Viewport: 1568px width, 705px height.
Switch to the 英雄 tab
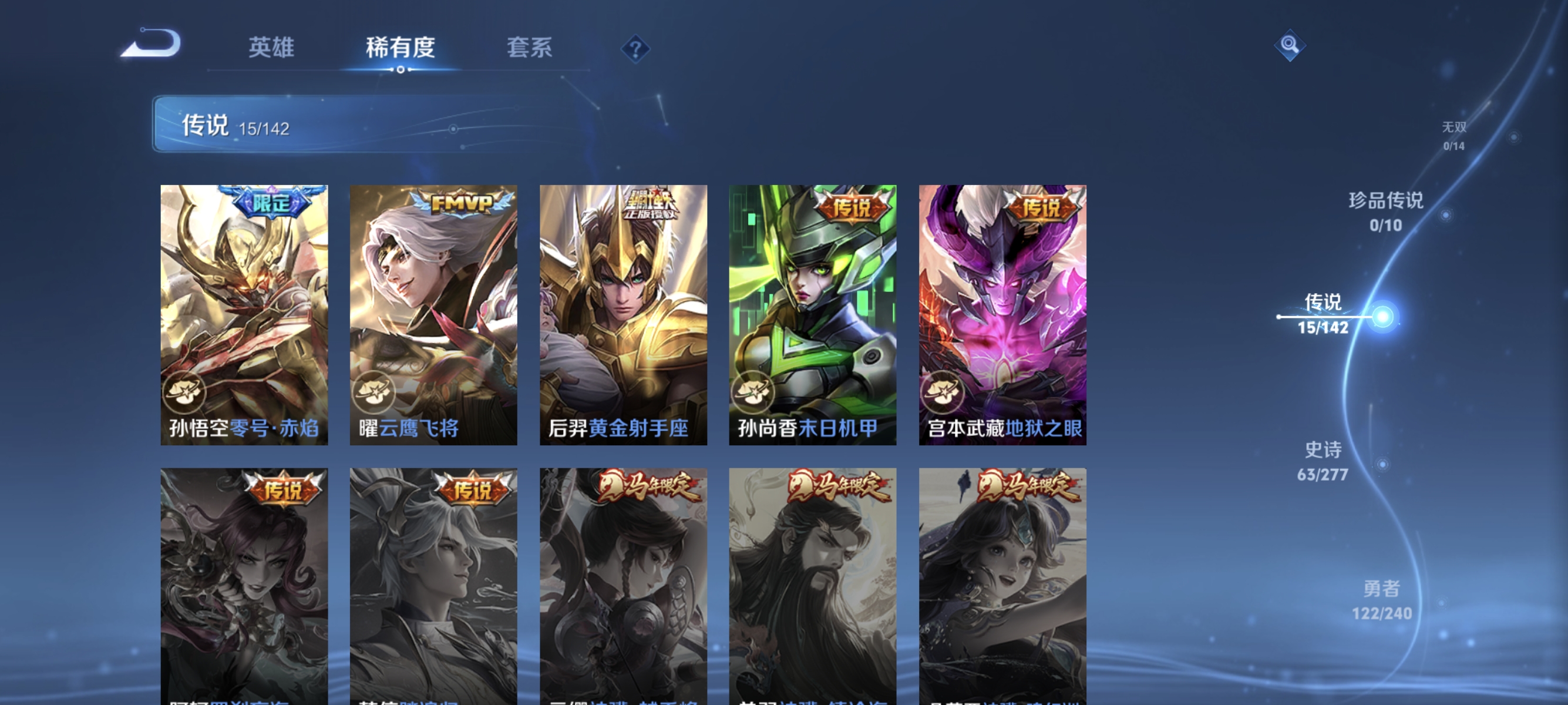coord(271,48)
